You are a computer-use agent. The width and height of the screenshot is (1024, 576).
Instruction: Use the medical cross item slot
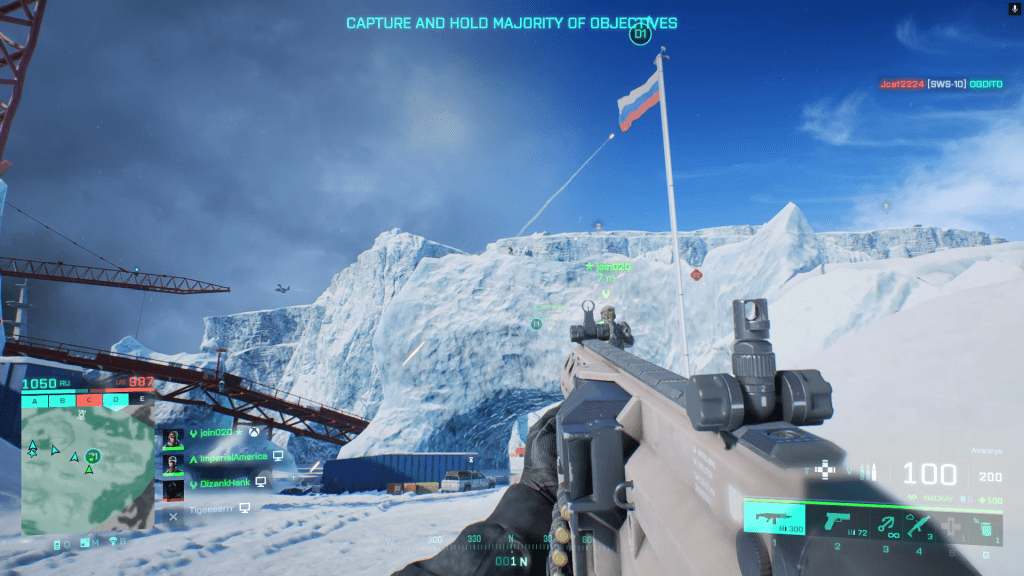[x=952, y=523]
